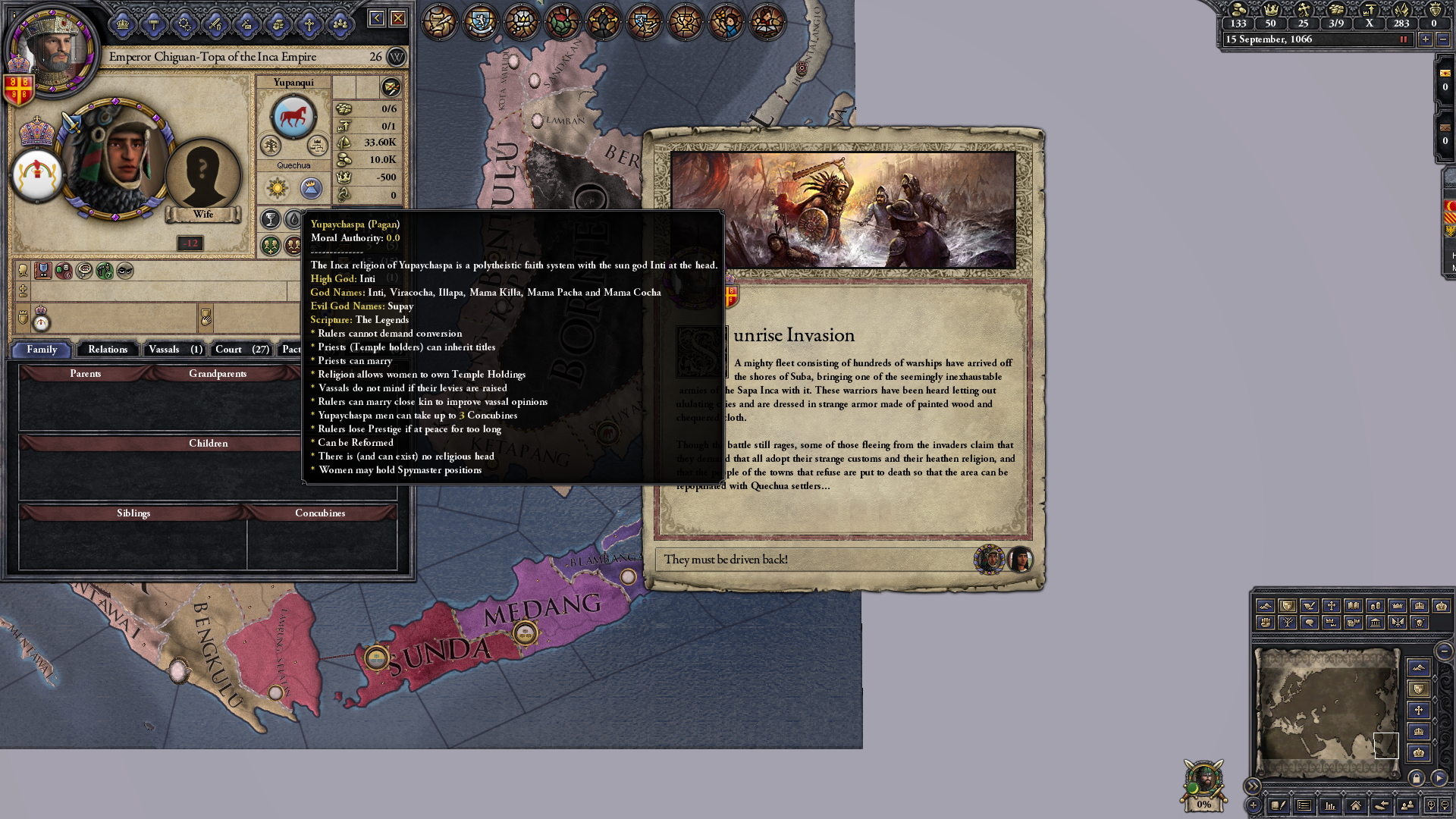Click the back arrow on the character window
Screen dimensions: 1456x819
click(375, 16)
